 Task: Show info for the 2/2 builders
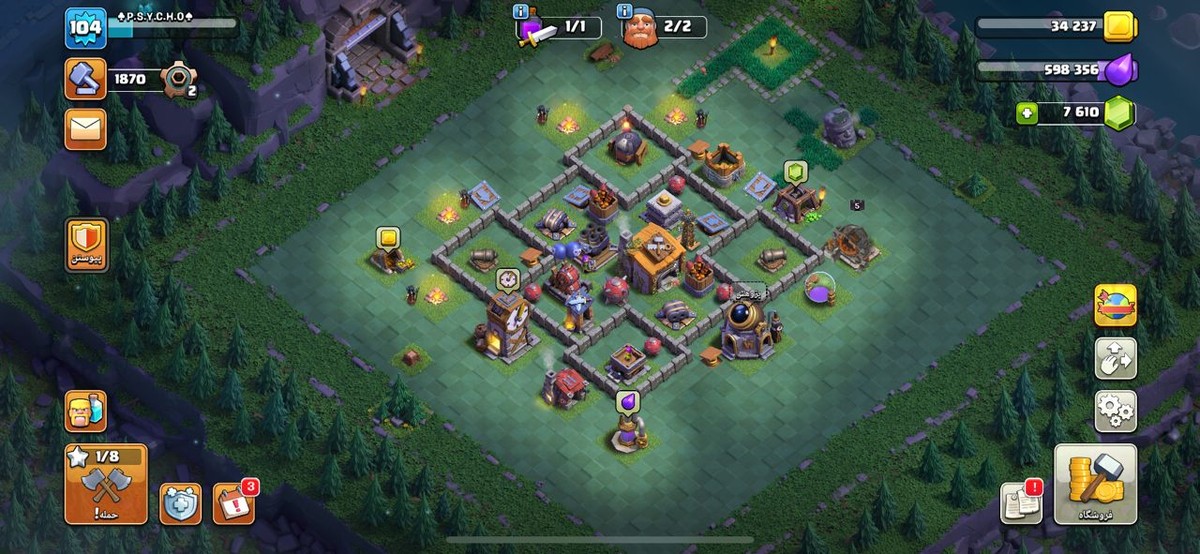626,12
